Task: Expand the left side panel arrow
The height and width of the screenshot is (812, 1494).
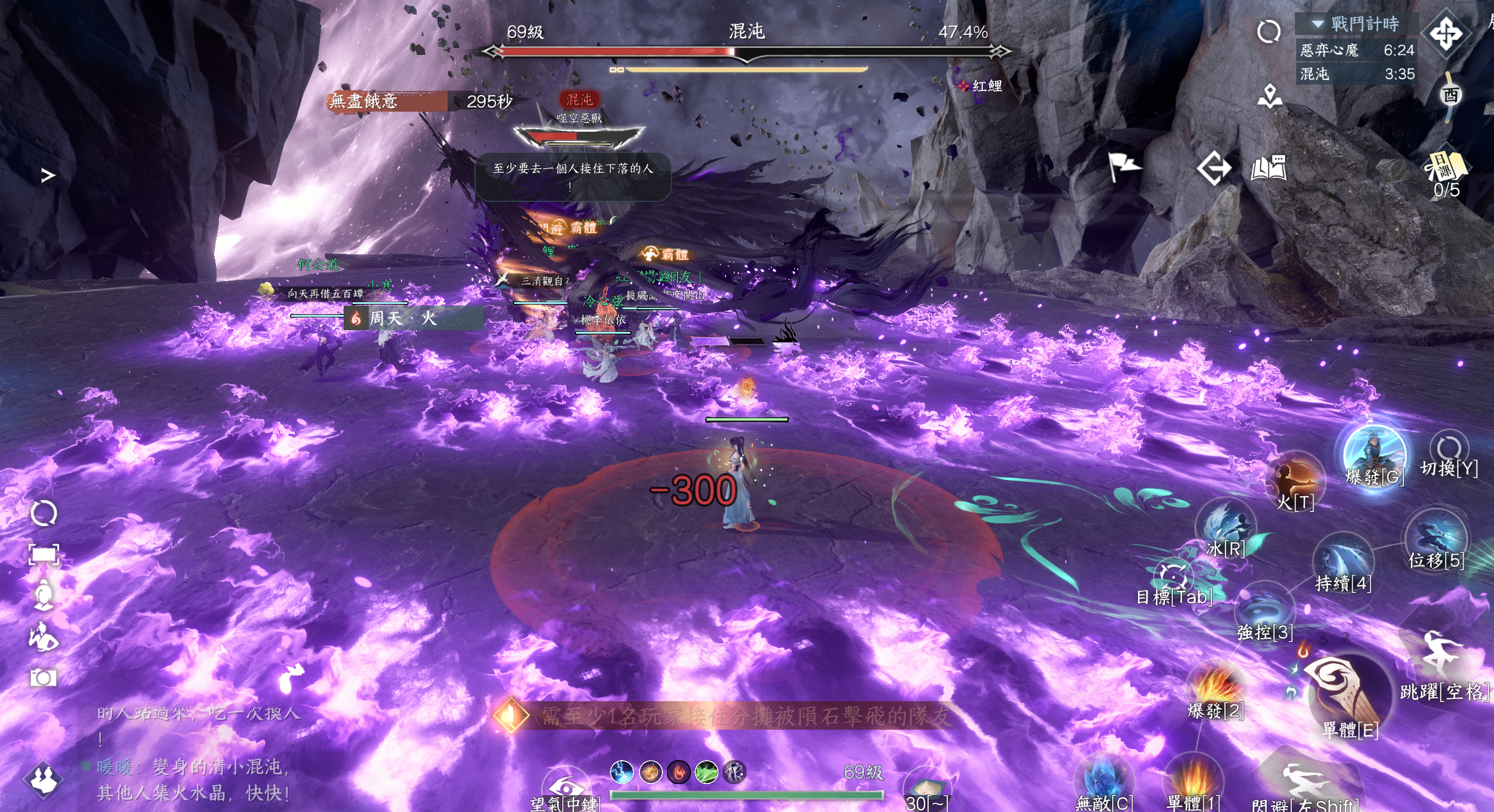Action: pos(48,175)
